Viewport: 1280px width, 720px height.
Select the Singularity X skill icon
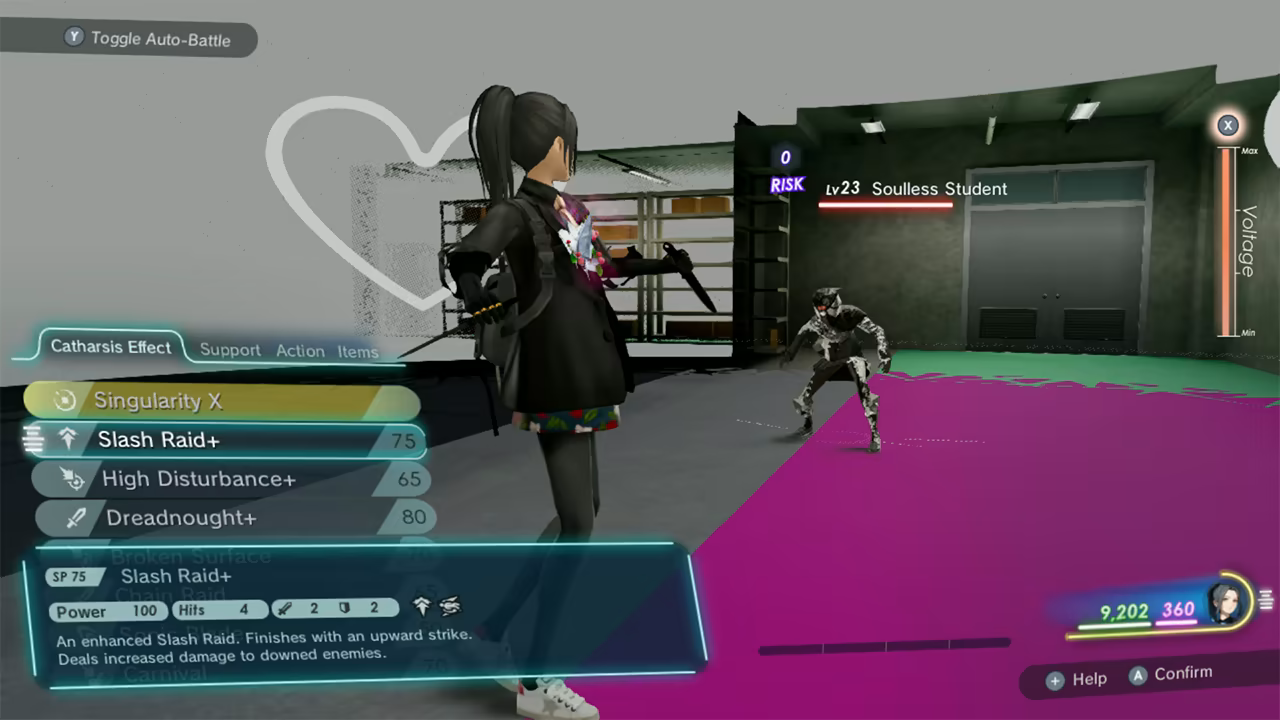pos(67,400)
